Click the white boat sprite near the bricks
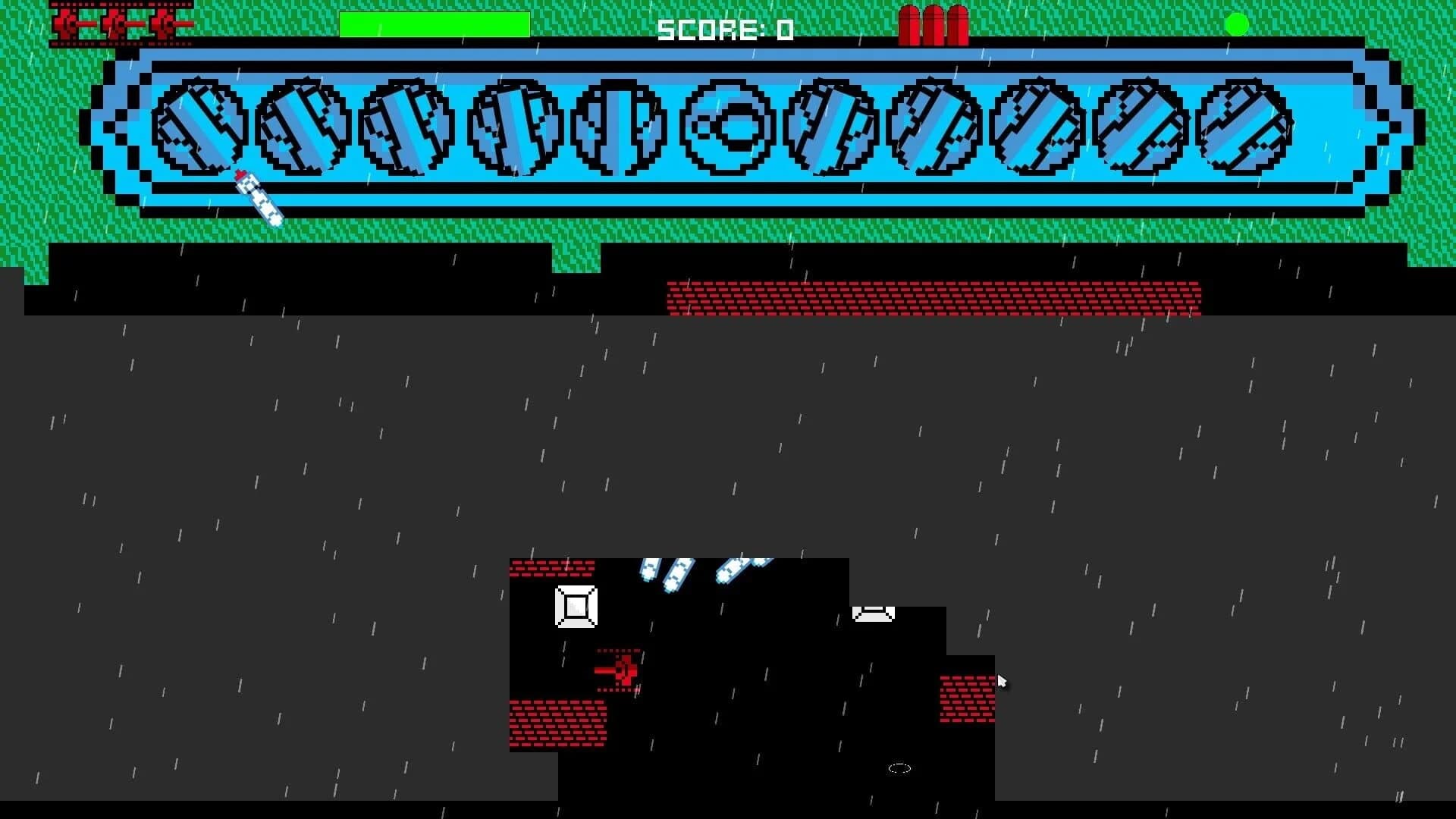 (872, 614)
